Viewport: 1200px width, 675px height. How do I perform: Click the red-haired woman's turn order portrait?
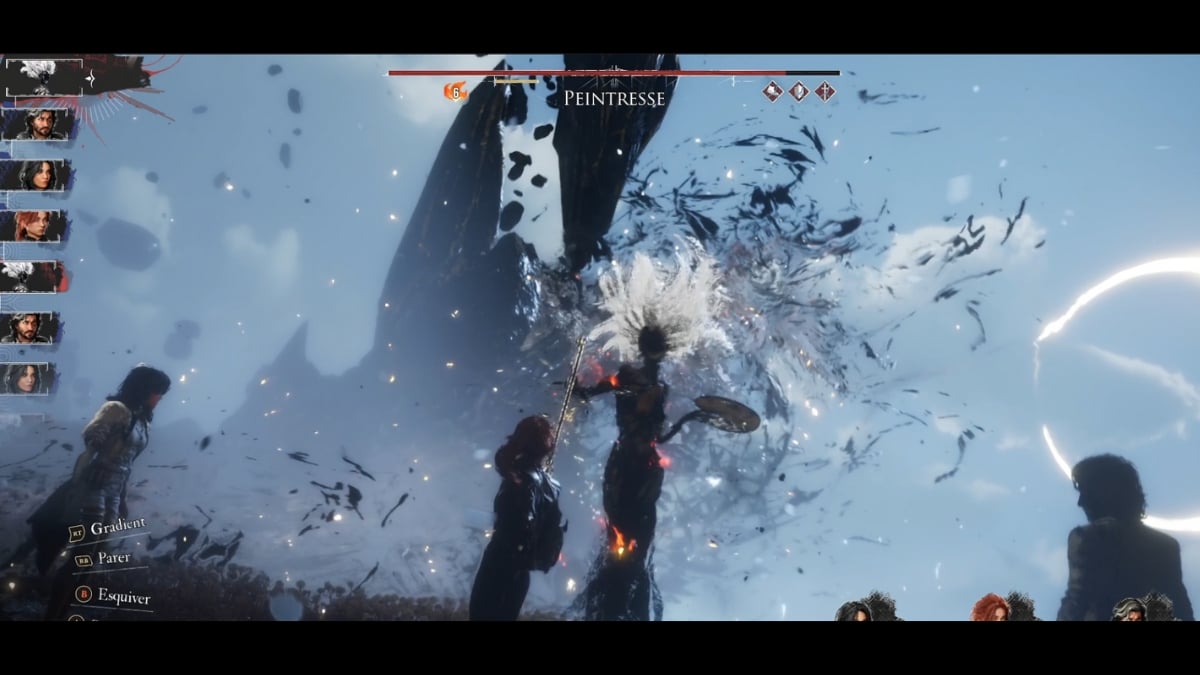[x=36, y=226]
